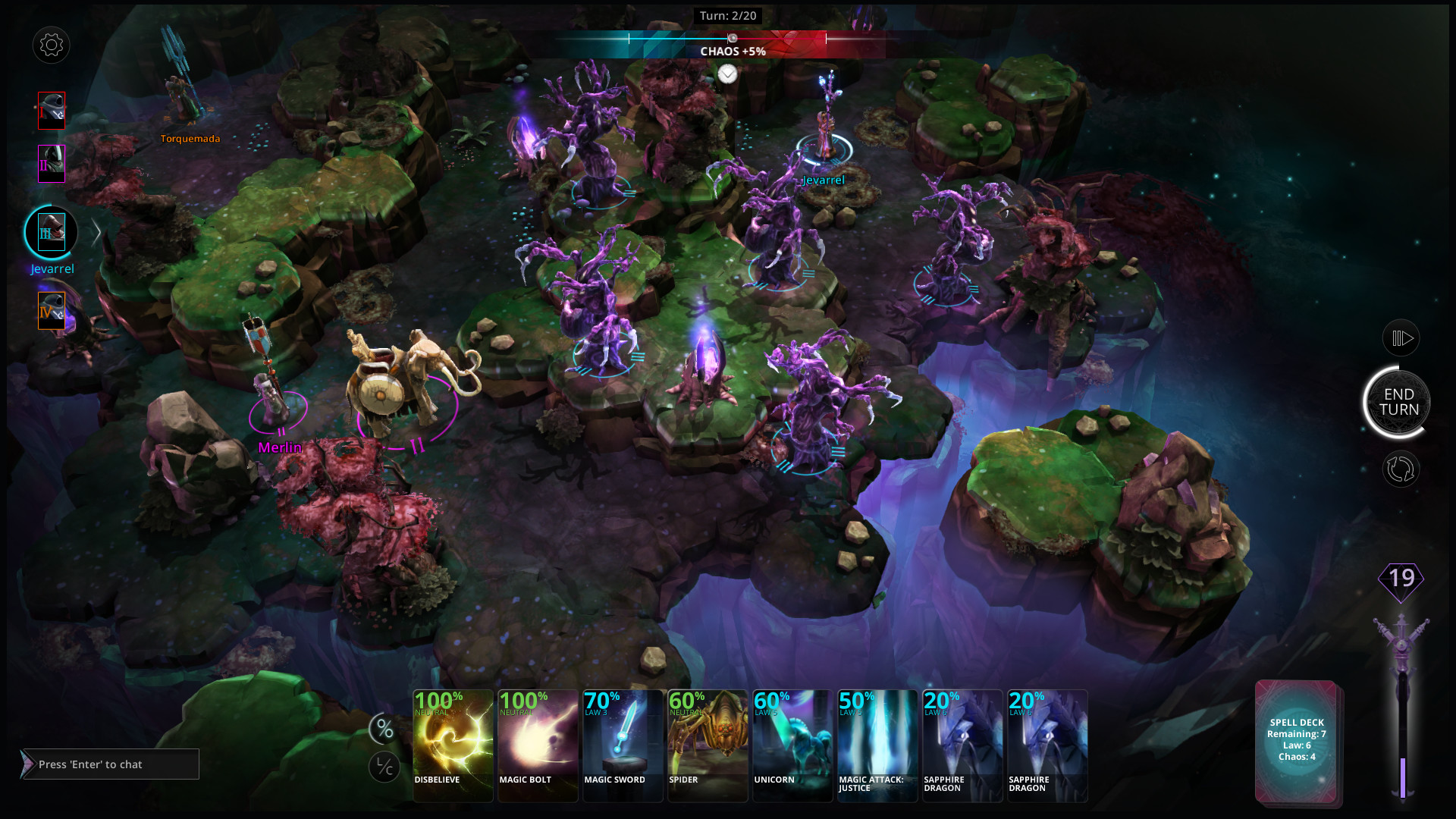Open the settings gear menu

(52, 45)
